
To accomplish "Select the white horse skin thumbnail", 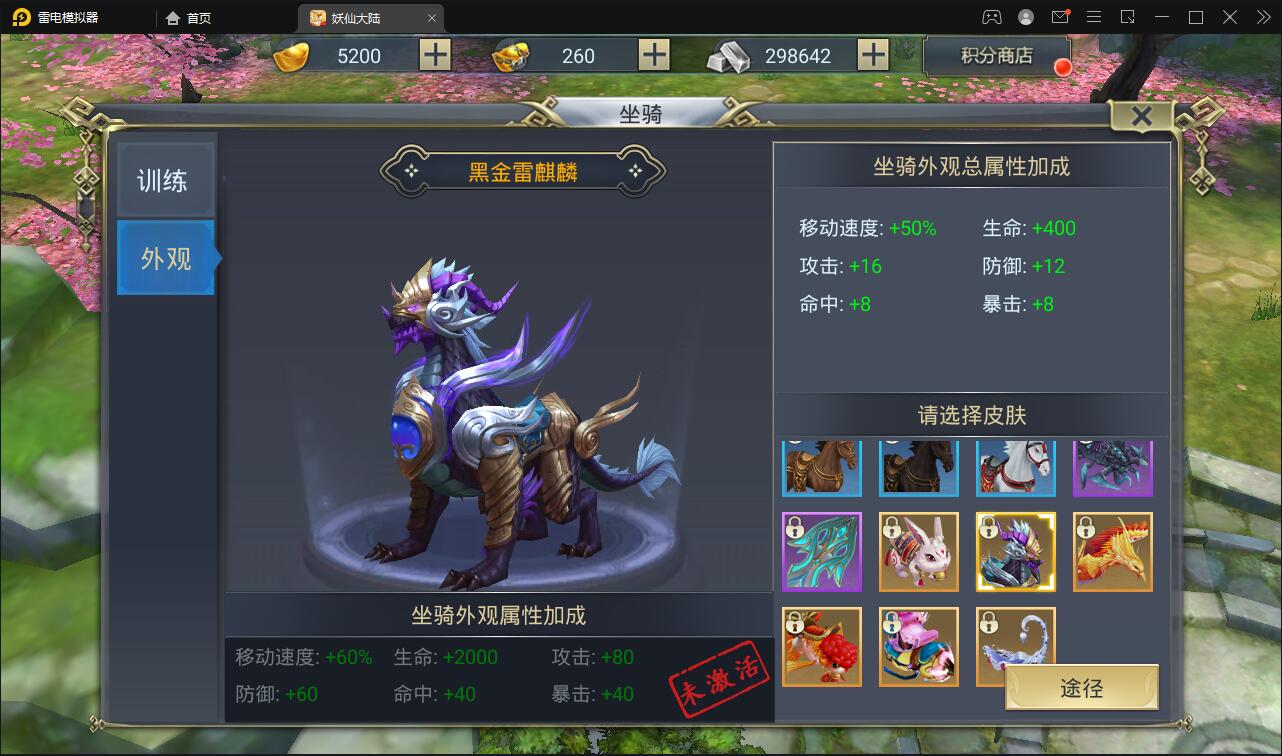I will pyautogui.click(x=1015, y=467).
